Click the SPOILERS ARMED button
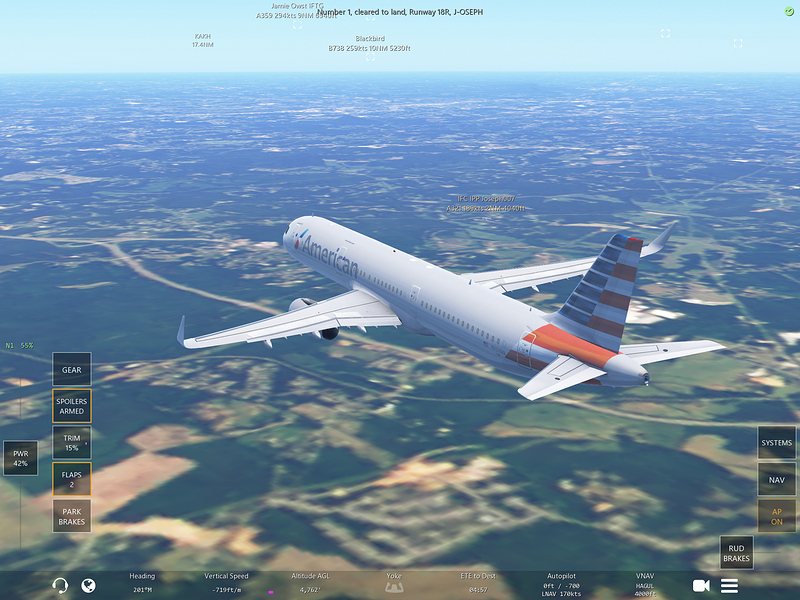Viewport: 800px width, 600px height. point(72,406)
